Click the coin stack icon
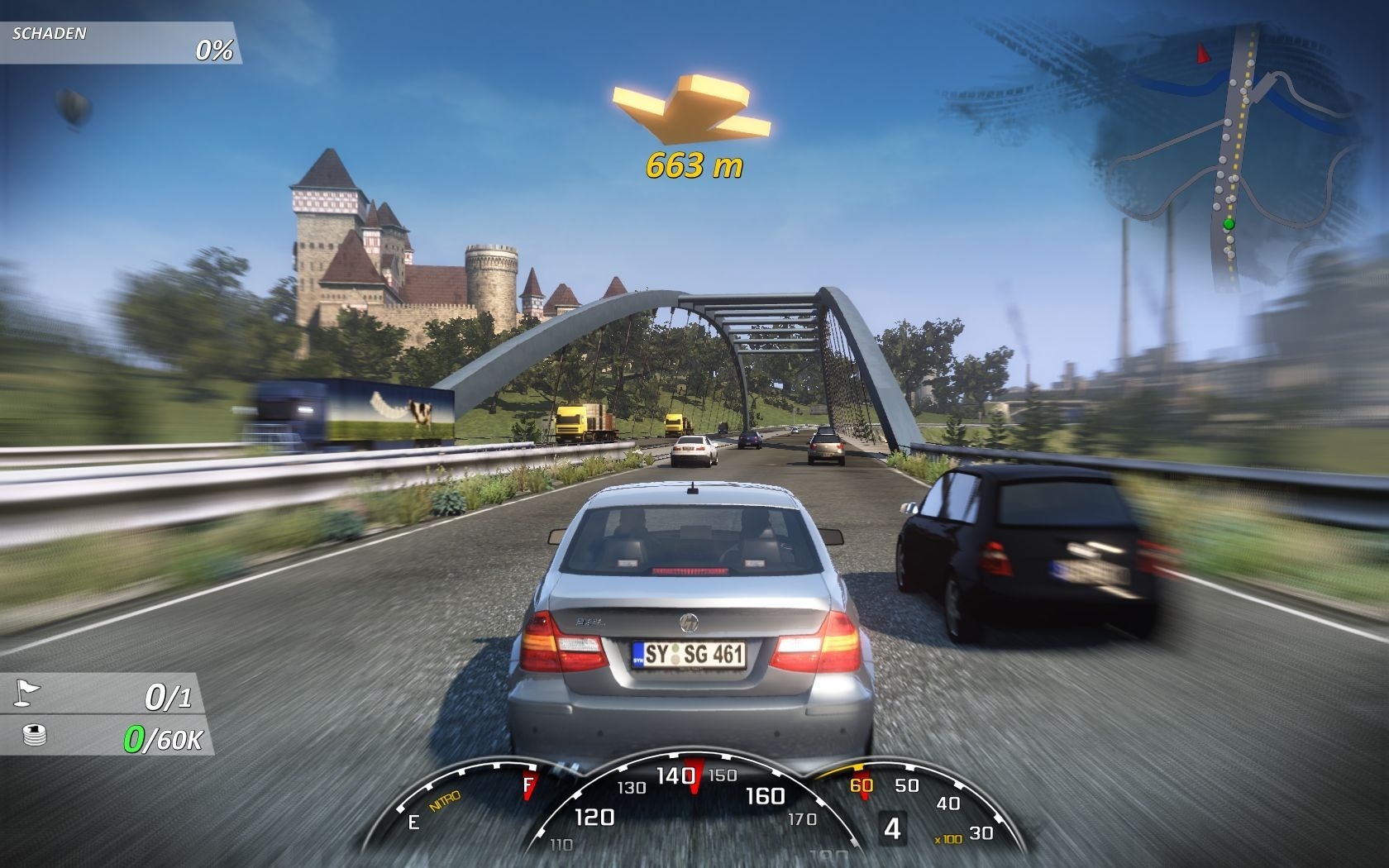Viewport: 1389px width, 868px height. pos(36,735)
